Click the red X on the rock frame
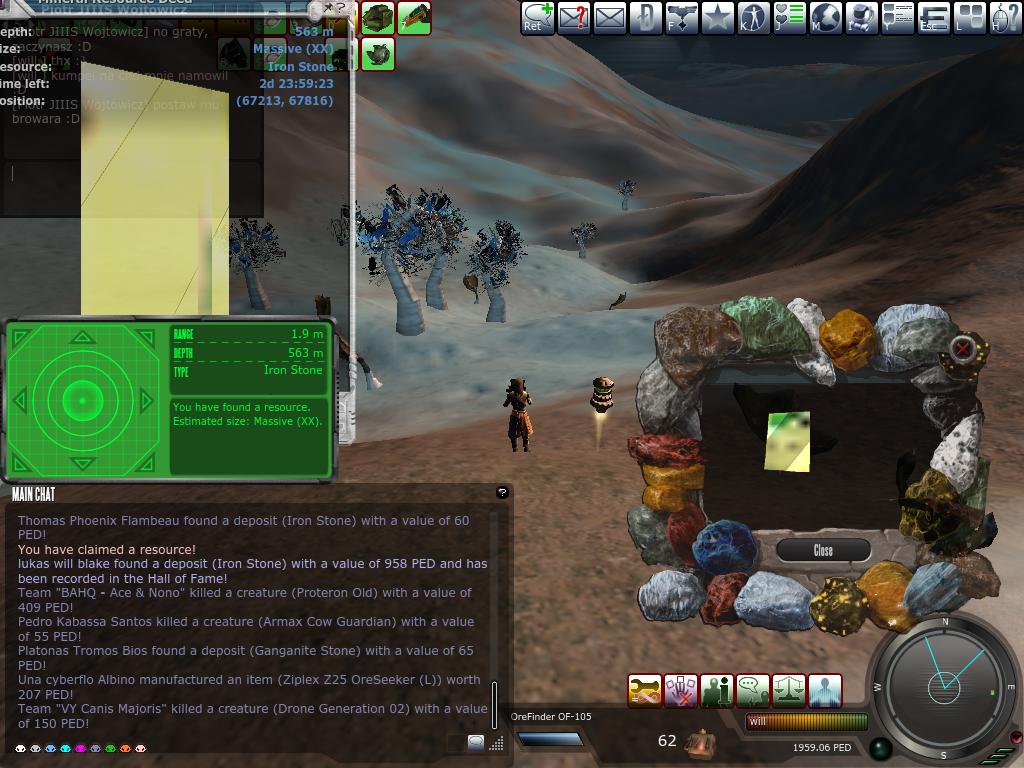This screenshot has height=768, width=1024. point(962,348)
